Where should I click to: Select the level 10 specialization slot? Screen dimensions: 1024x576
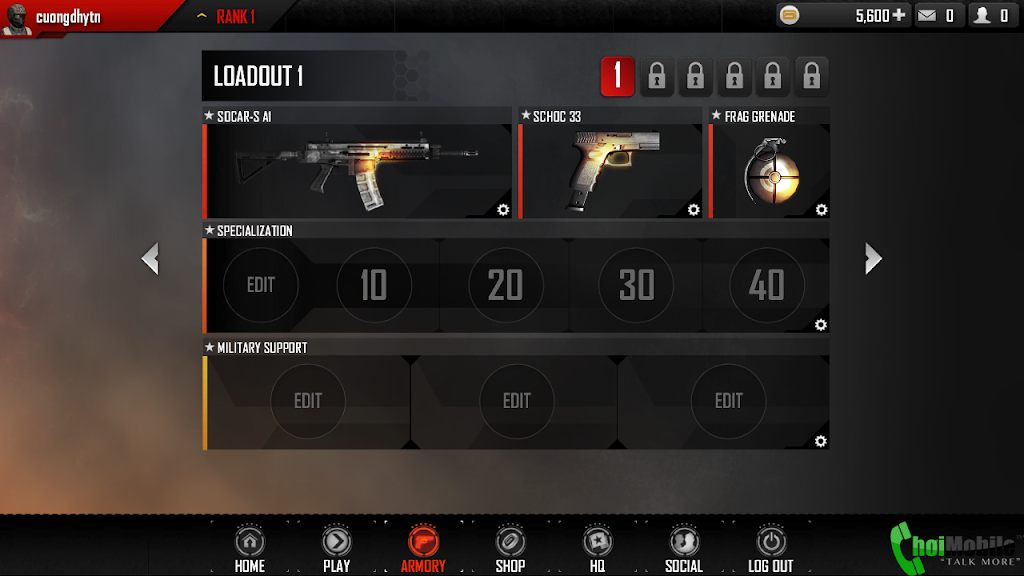coord(374,286)
